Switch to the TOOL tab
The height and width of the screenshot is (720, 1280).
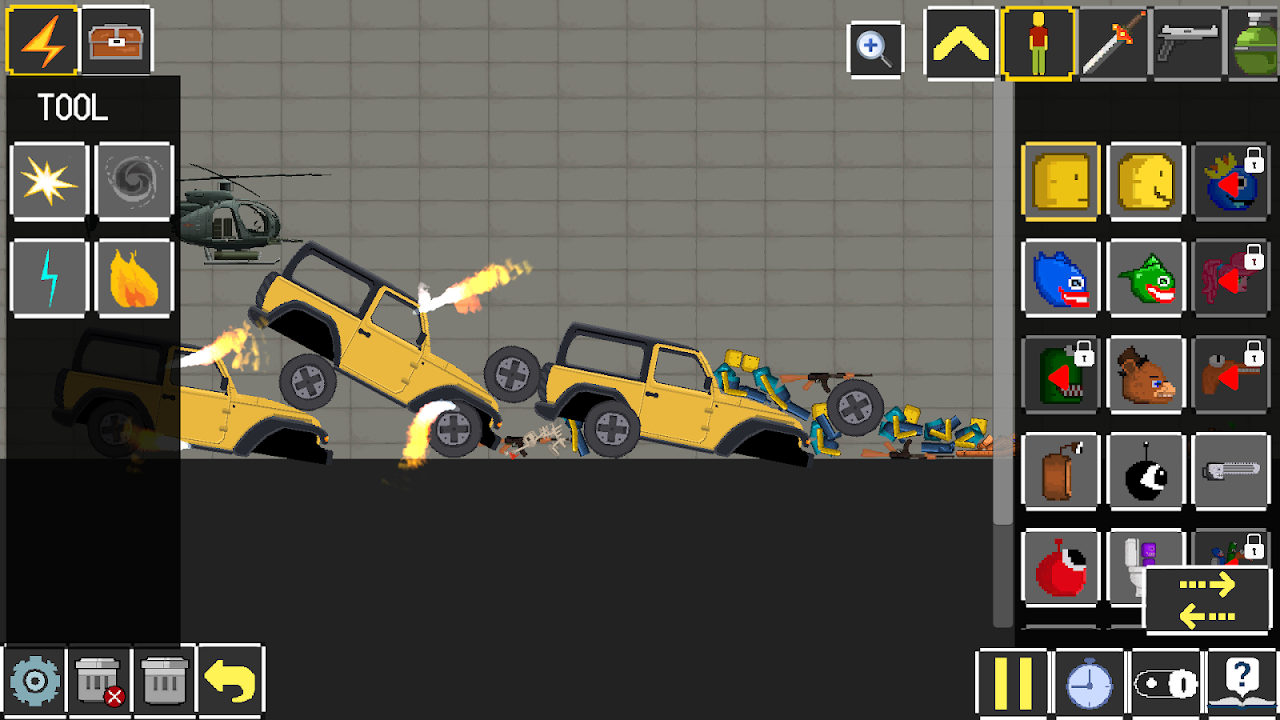pos(41,41)
